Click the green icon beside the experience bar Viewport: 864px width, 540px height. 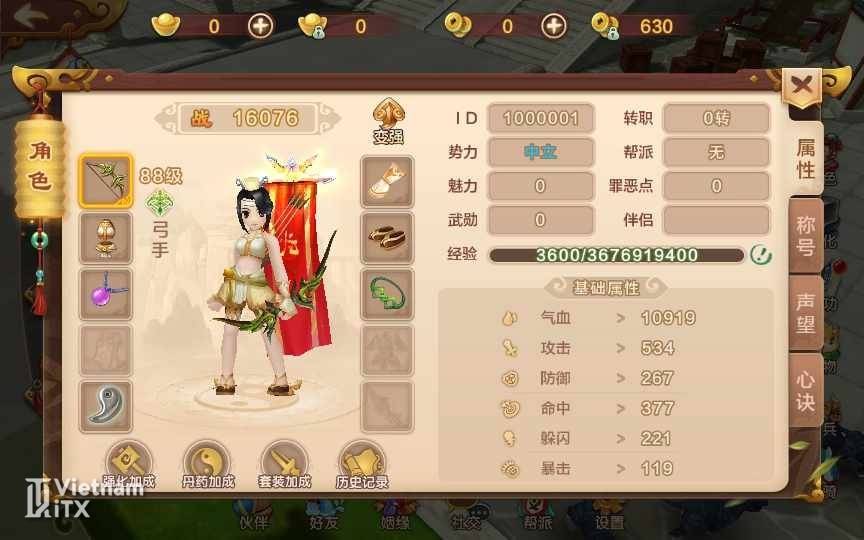point(761,254)
